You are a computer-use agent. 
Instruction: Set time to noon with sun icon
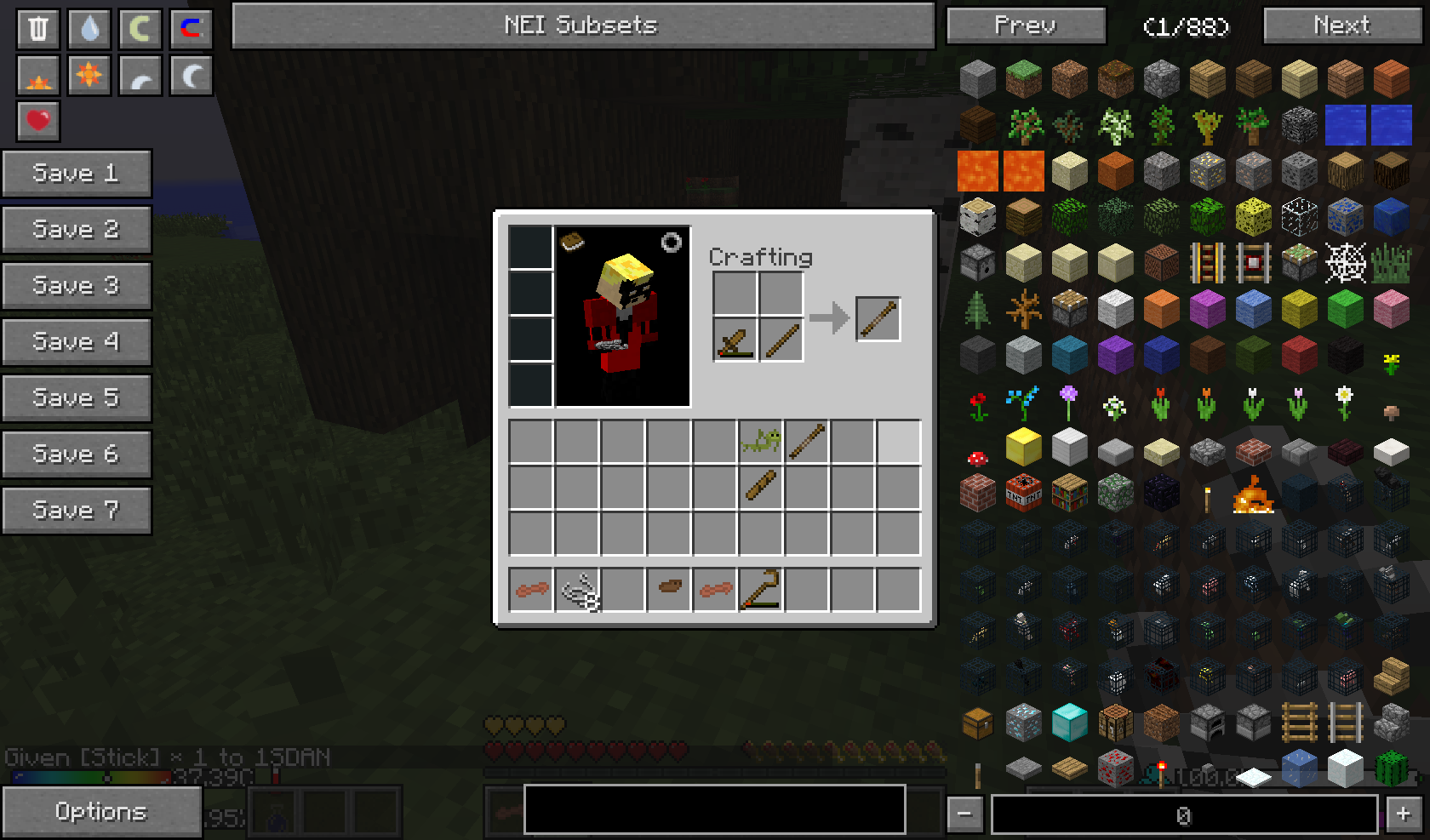tap(89, 76)
